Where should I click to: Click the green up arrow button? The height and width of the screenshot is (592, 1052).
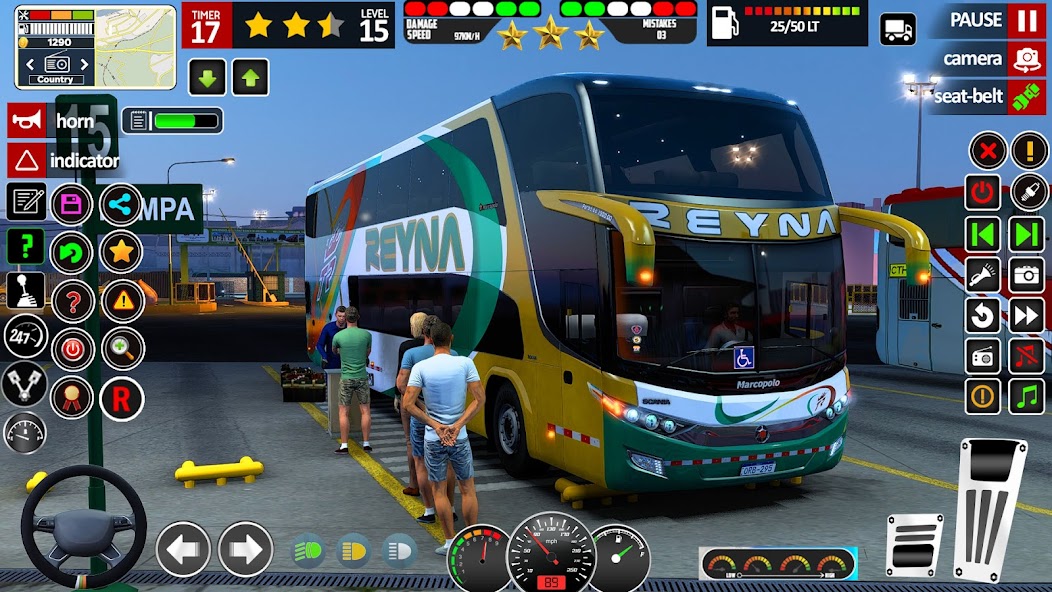[250, 77]
